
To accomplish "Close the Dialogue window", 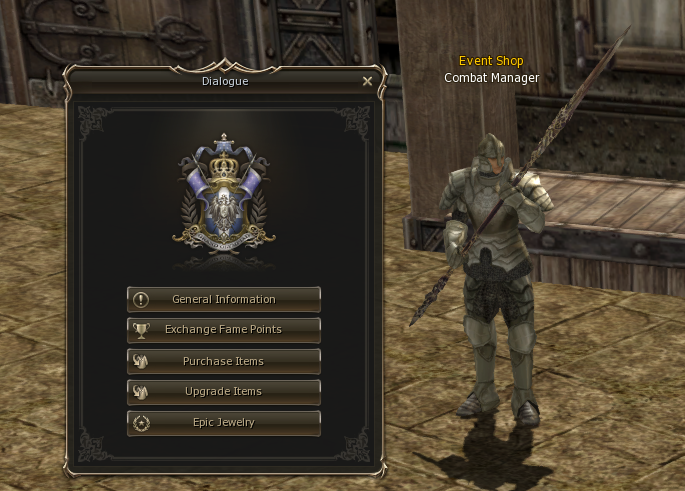I will click(367, 82).
